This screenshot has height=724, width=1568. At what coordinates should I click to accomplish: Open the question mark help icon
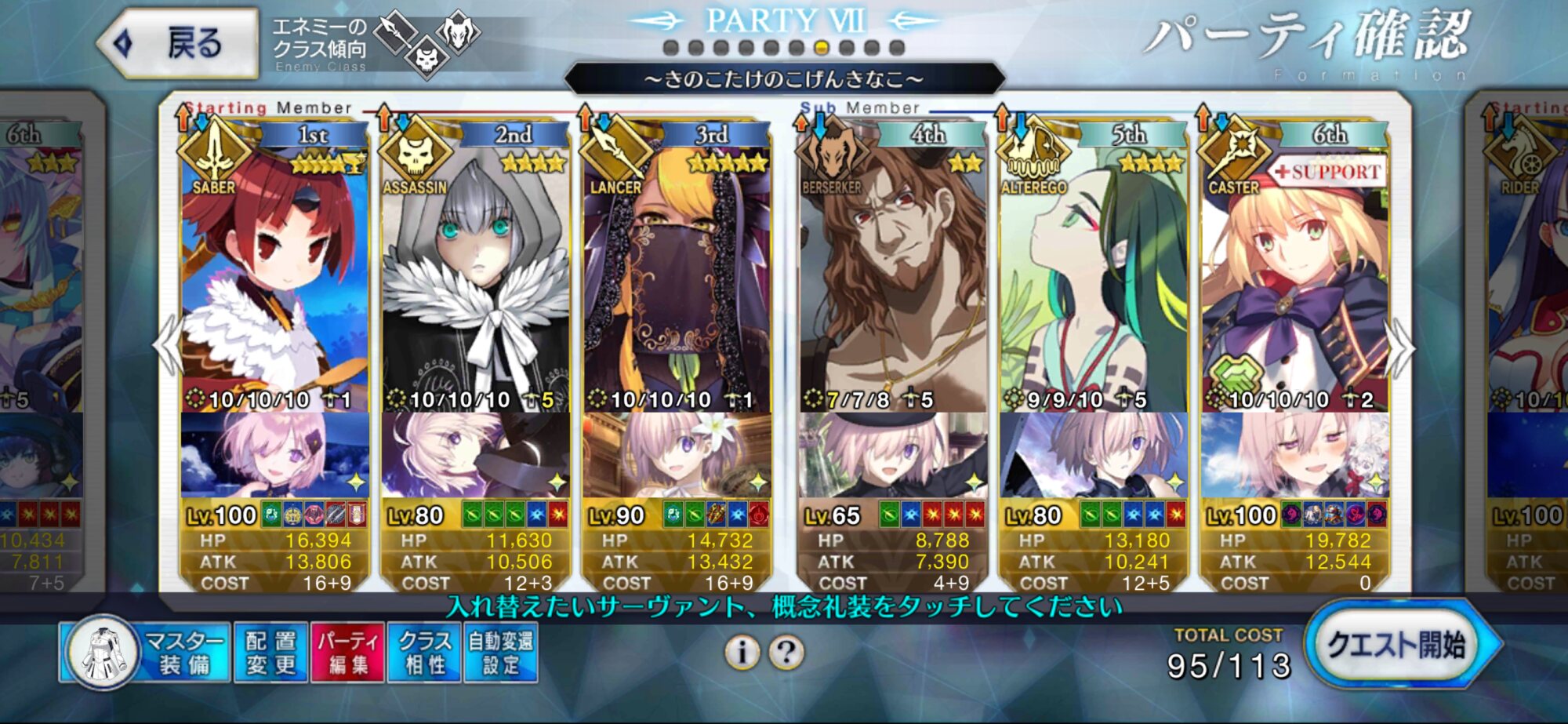(786, 652)
